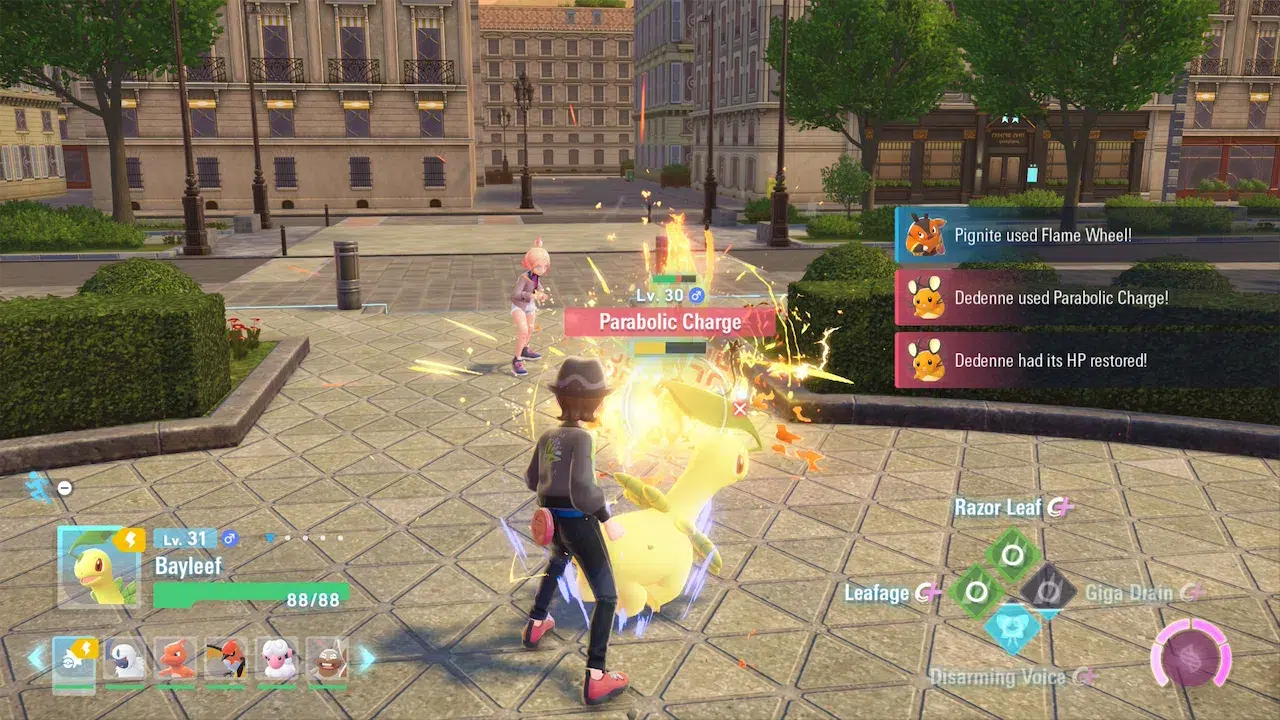Click the party bar's right arrow
The width and height of the screenshot is (1280, 720).
(366, 658)
